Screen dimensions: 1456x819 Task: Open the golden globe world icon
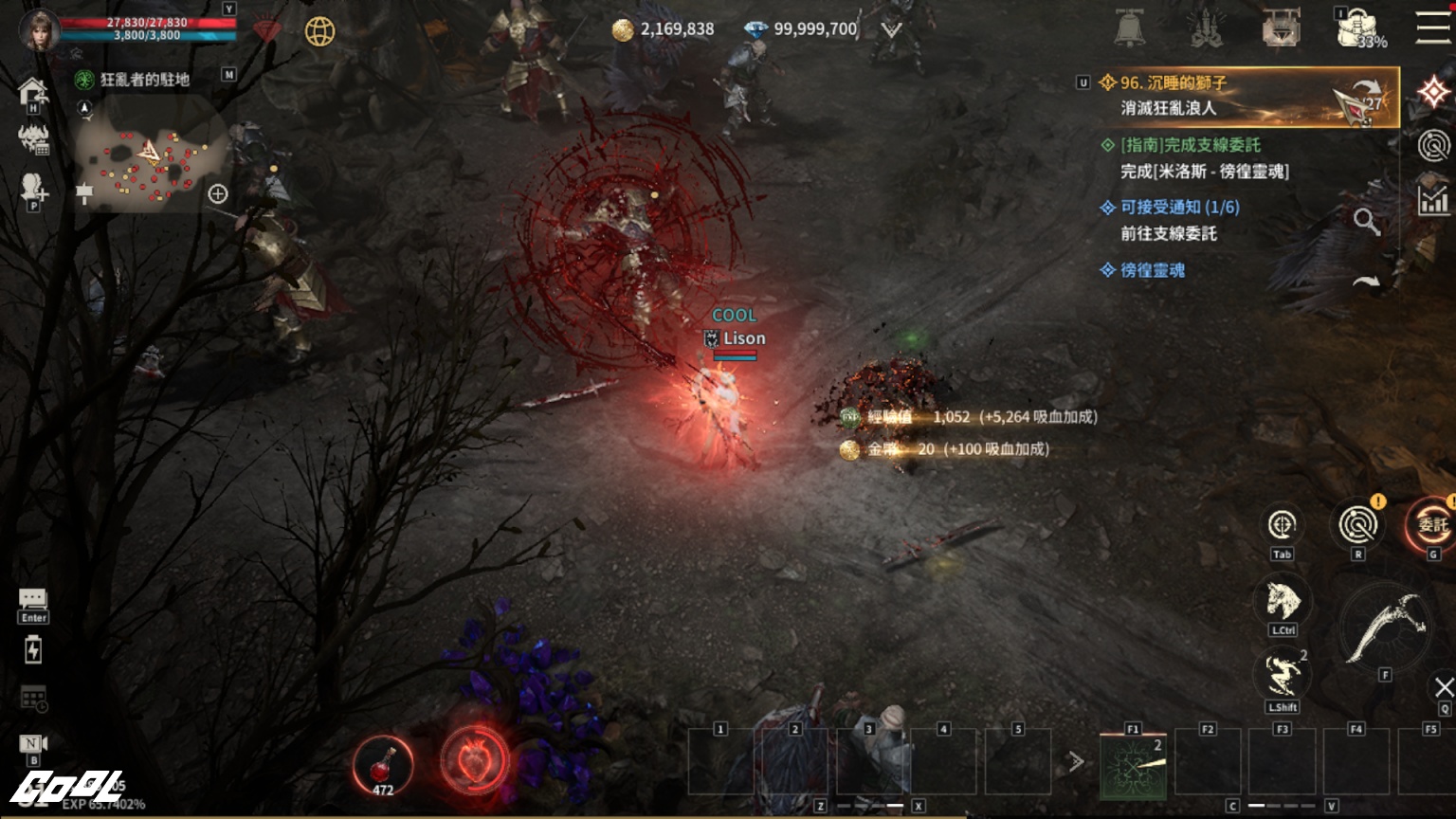[320, 31]
